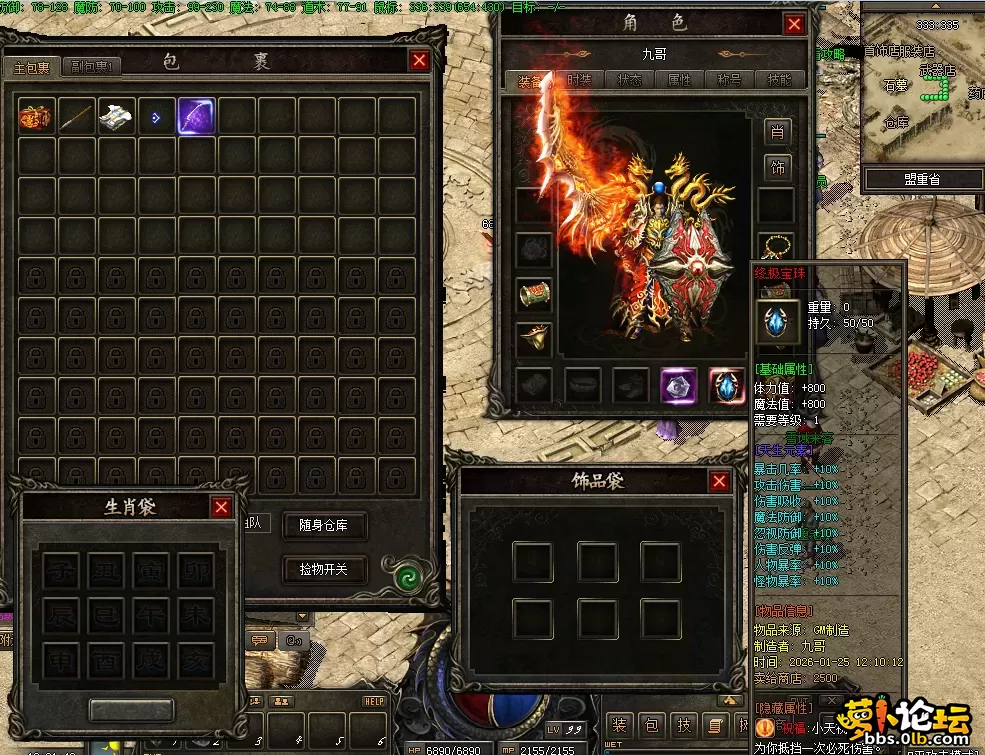Open the 时装 costume tab
Viewport: 985px width, 755px height.
[579, 80]
